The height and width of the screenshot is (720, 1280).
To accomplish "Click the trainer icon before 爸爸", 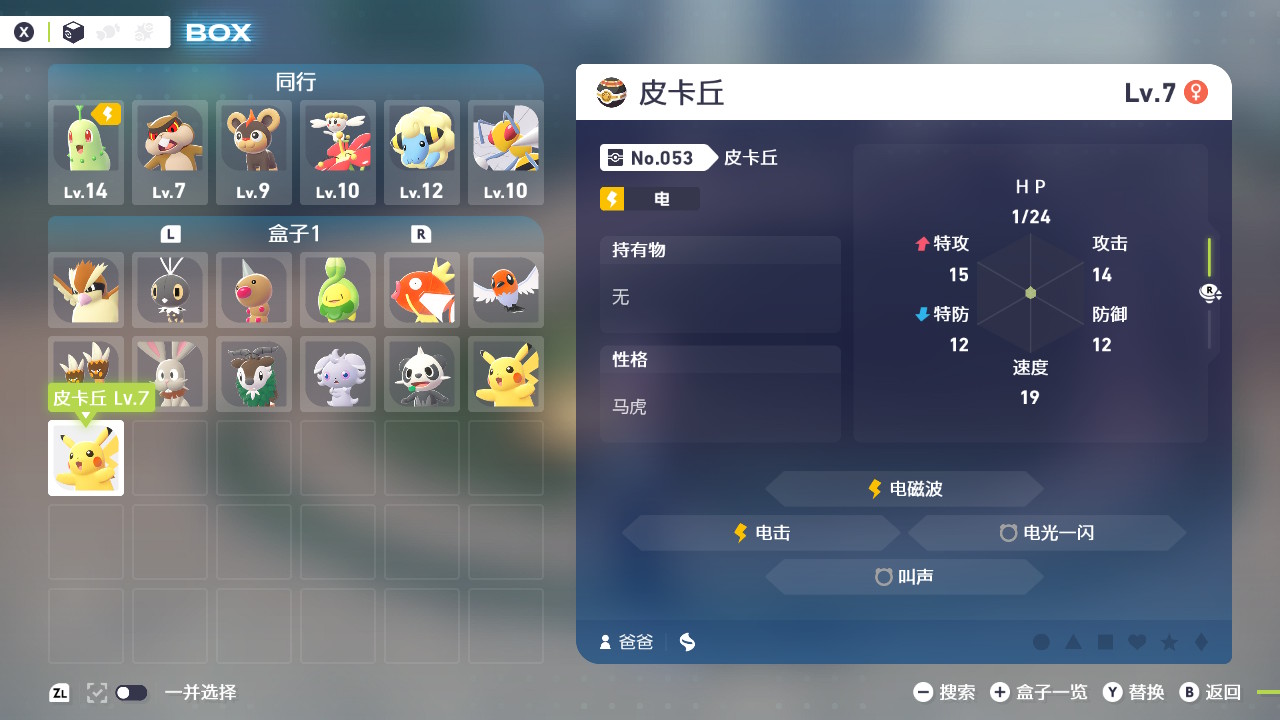I will click(604, 643).
